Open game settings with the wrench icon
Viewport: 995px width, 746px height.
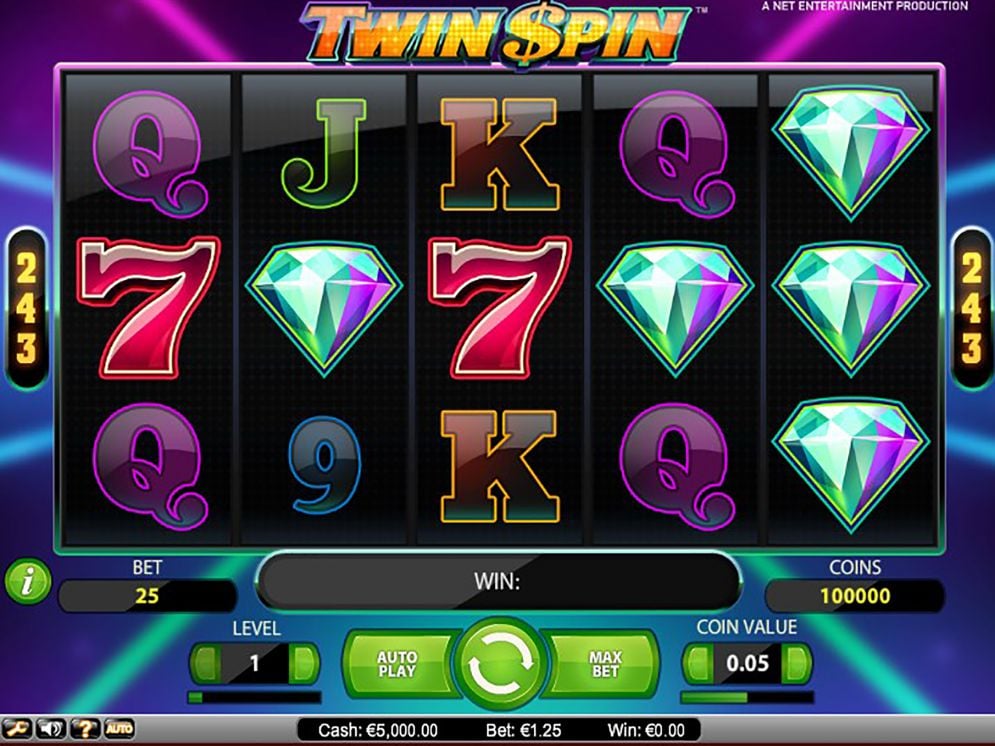[x=17, y=729]
